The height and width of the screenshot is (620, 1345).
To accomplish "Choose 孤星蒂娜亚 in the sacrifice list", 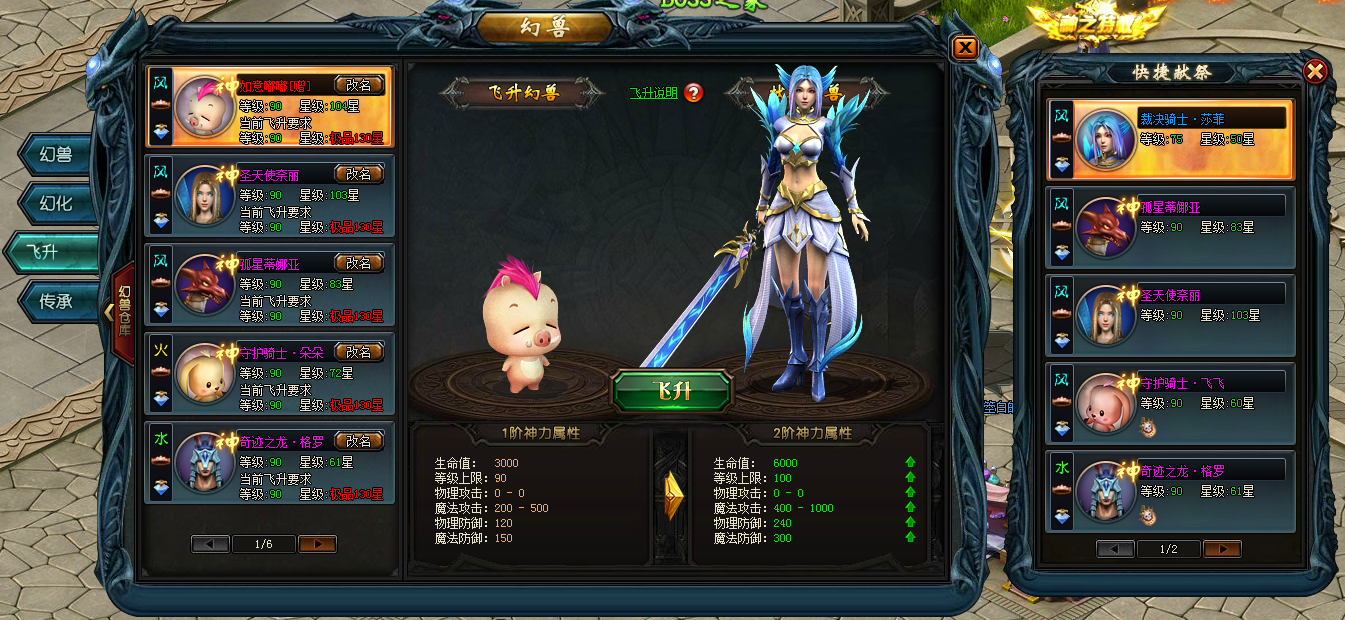I will point(1169,226).
